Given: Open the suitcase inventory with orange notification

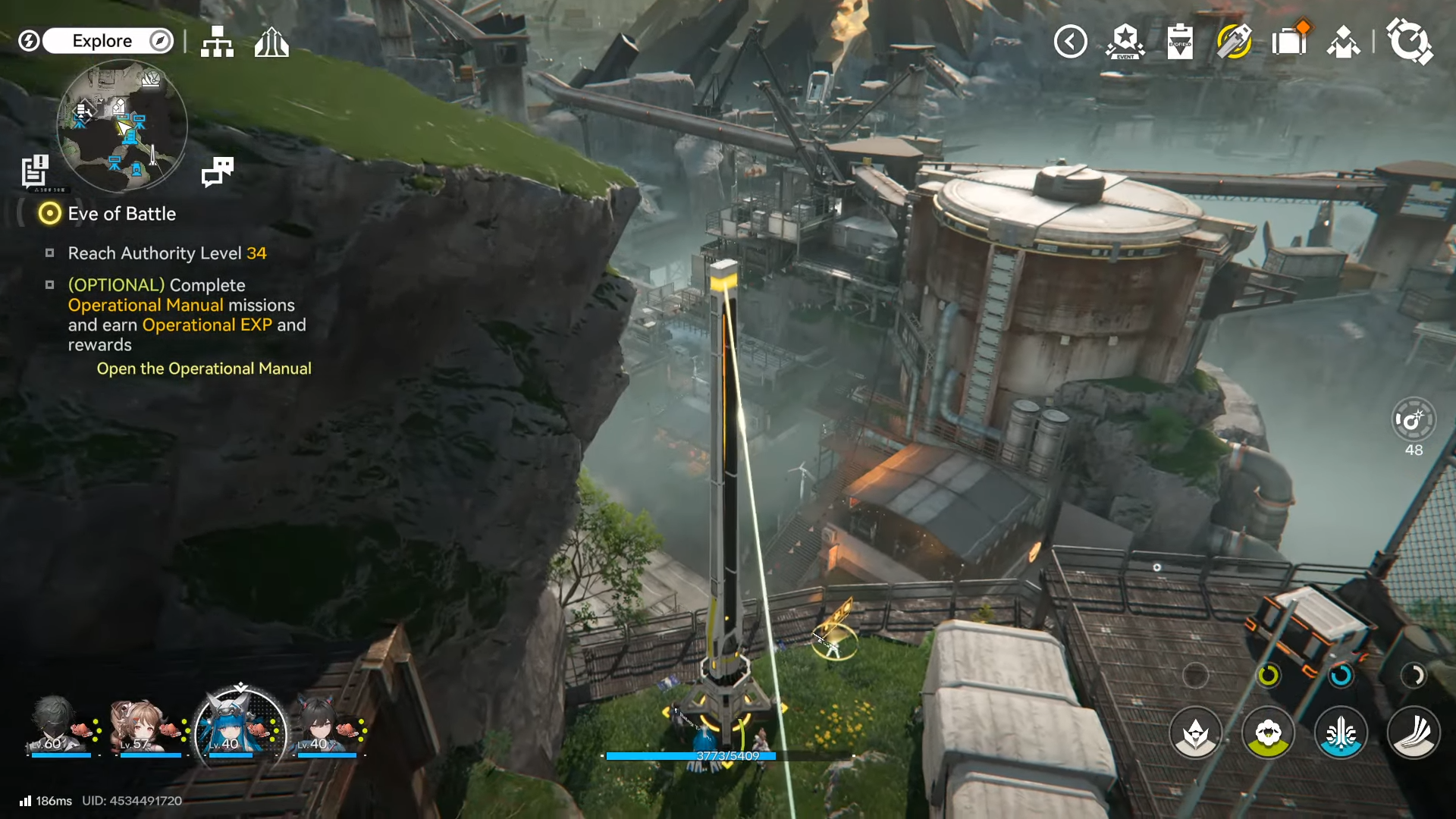Looking at the screenshot, I should point(1289,40).
